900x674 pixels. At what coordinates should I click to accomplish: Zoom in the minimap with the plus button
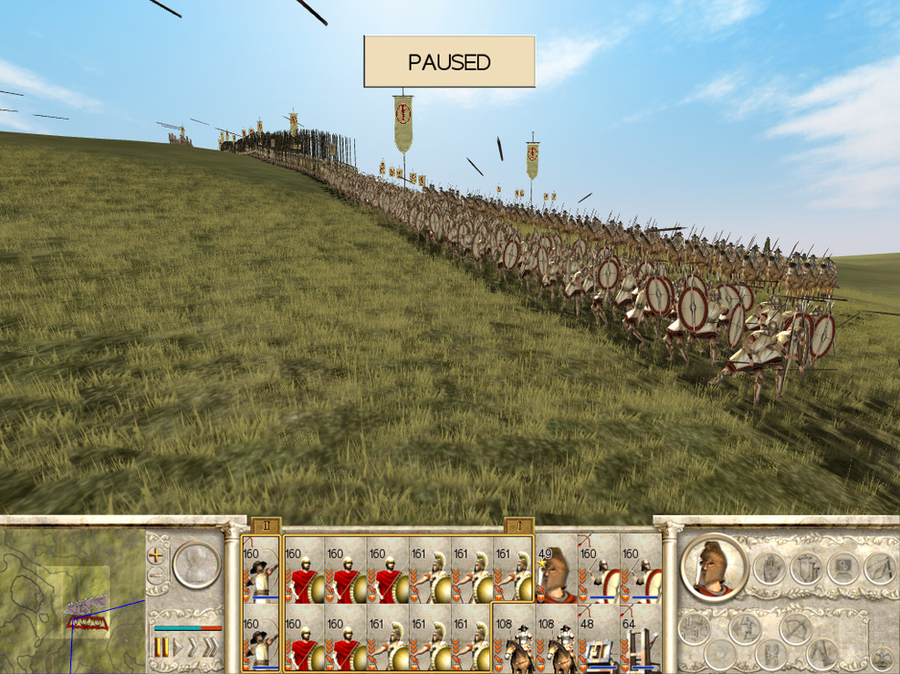(x=155, y=553)
